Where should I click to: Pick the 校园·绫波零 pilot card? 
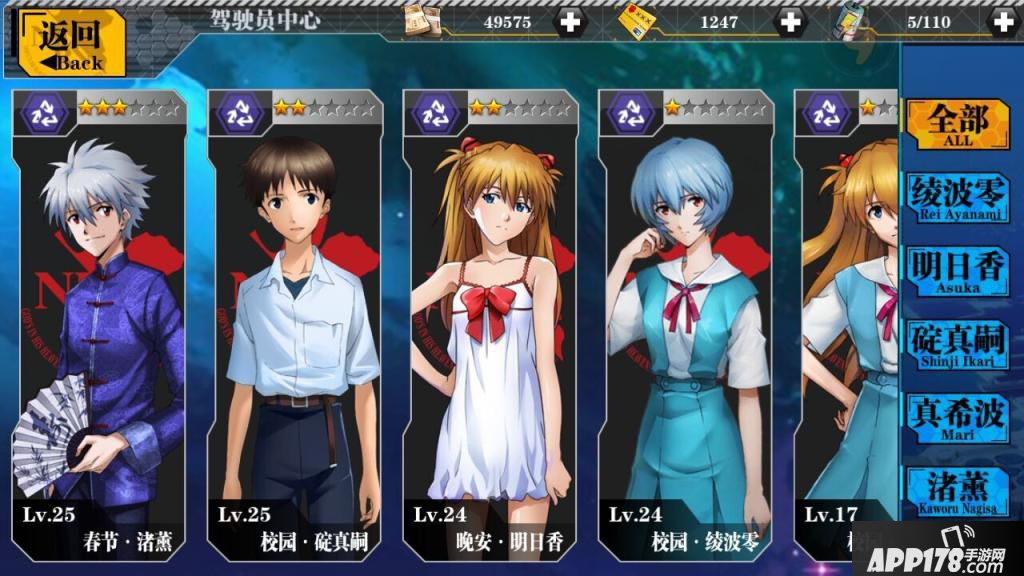tap(686, 320)
